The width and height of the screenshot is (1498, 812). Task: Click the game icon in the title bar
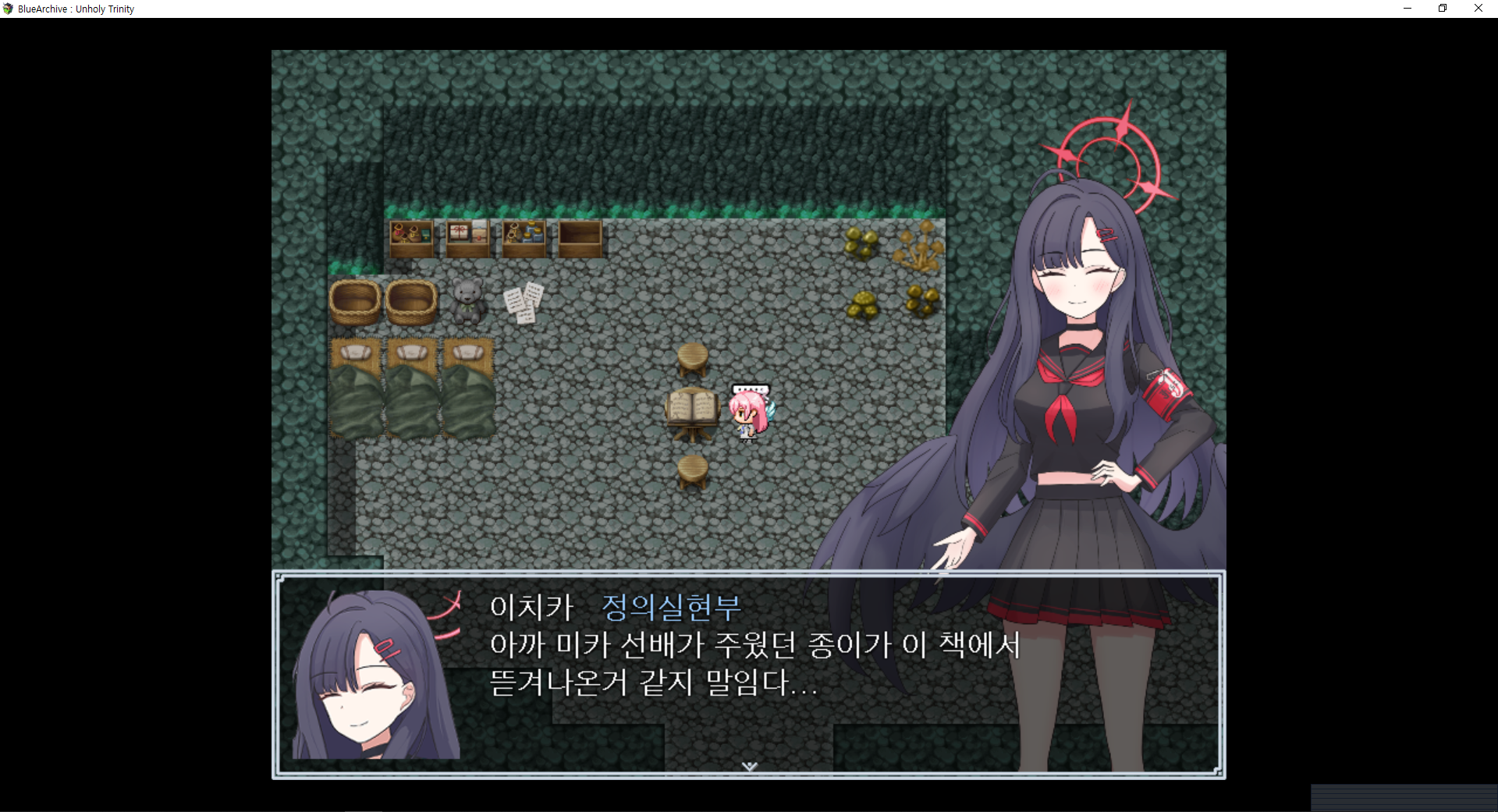point(7,8)
